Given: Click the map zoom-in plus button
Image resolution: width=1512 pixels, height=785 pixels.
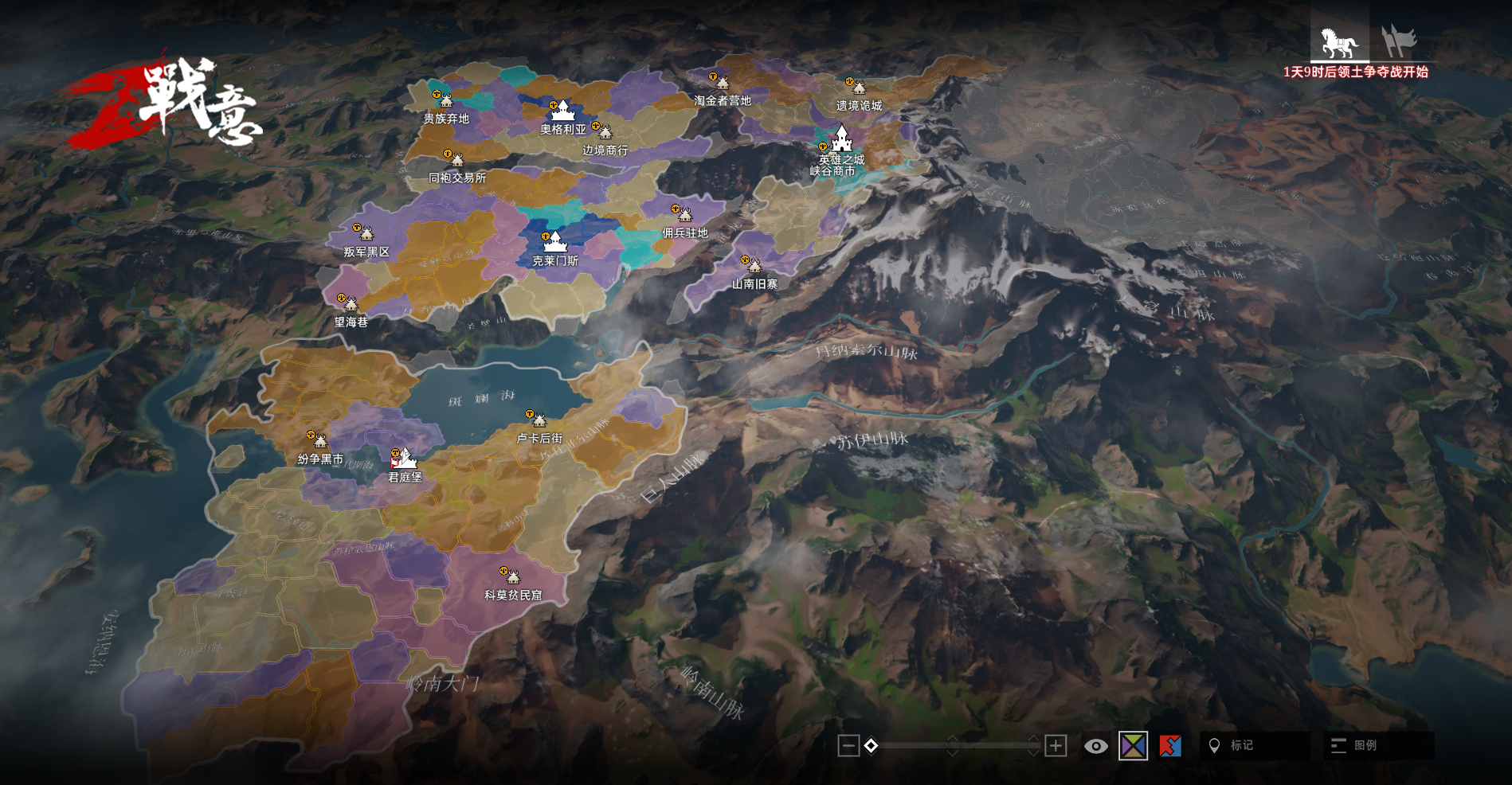Looking at the screenshot, I should (1056, 746).
